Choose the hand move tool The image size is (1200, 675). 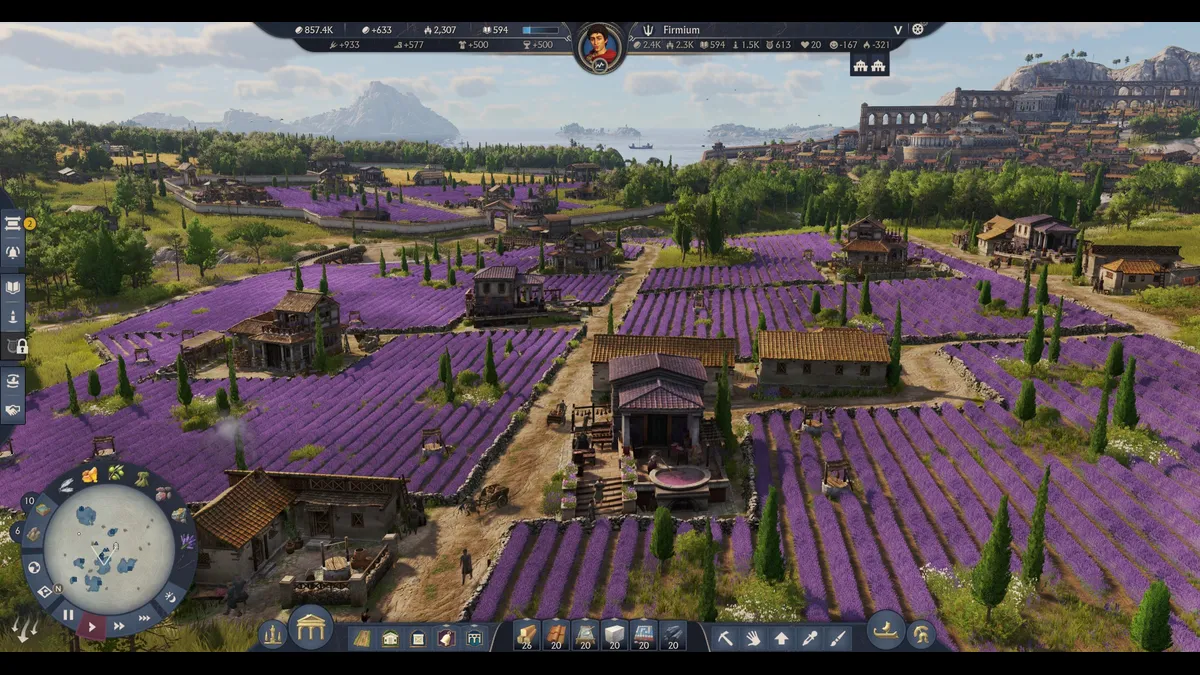(x=753, y=637)
